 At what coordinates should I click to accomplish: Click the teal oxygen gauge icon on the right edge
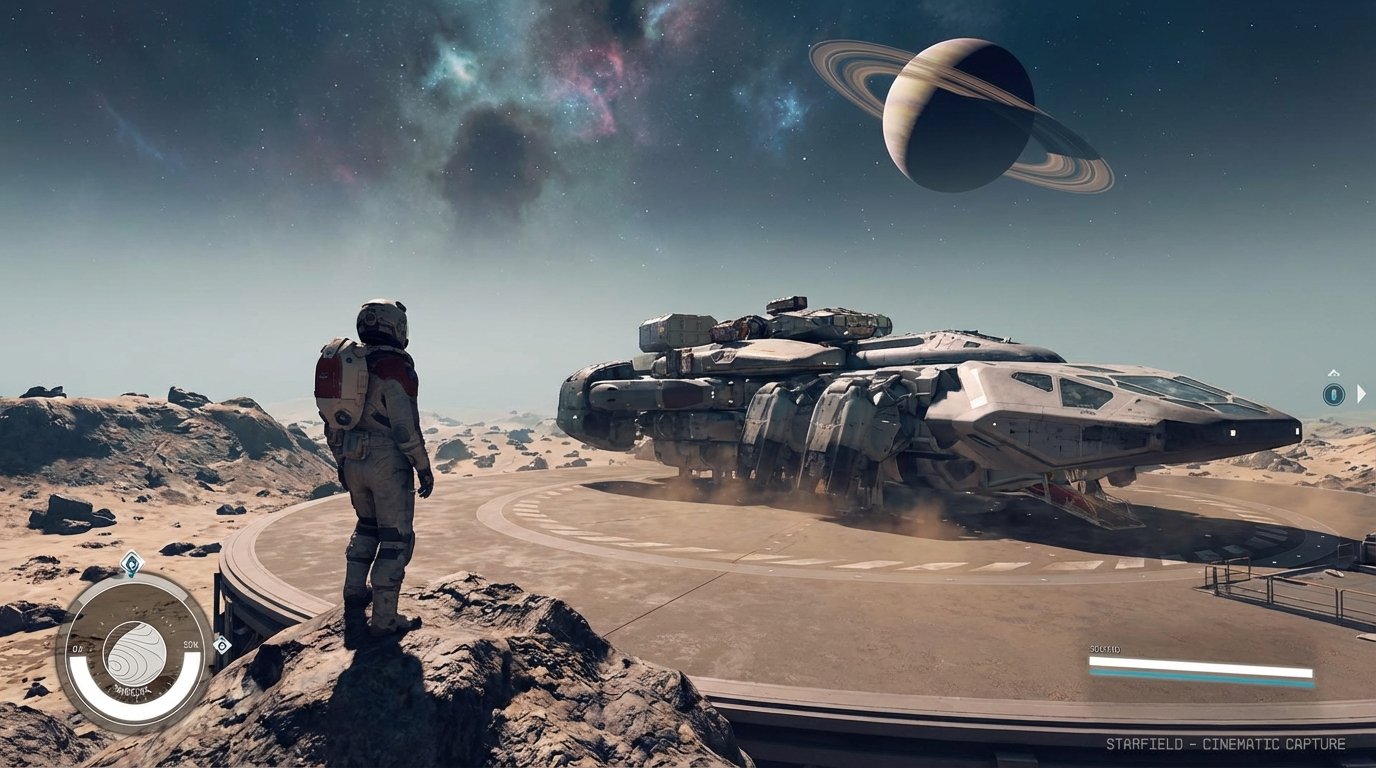[1334, 394]
